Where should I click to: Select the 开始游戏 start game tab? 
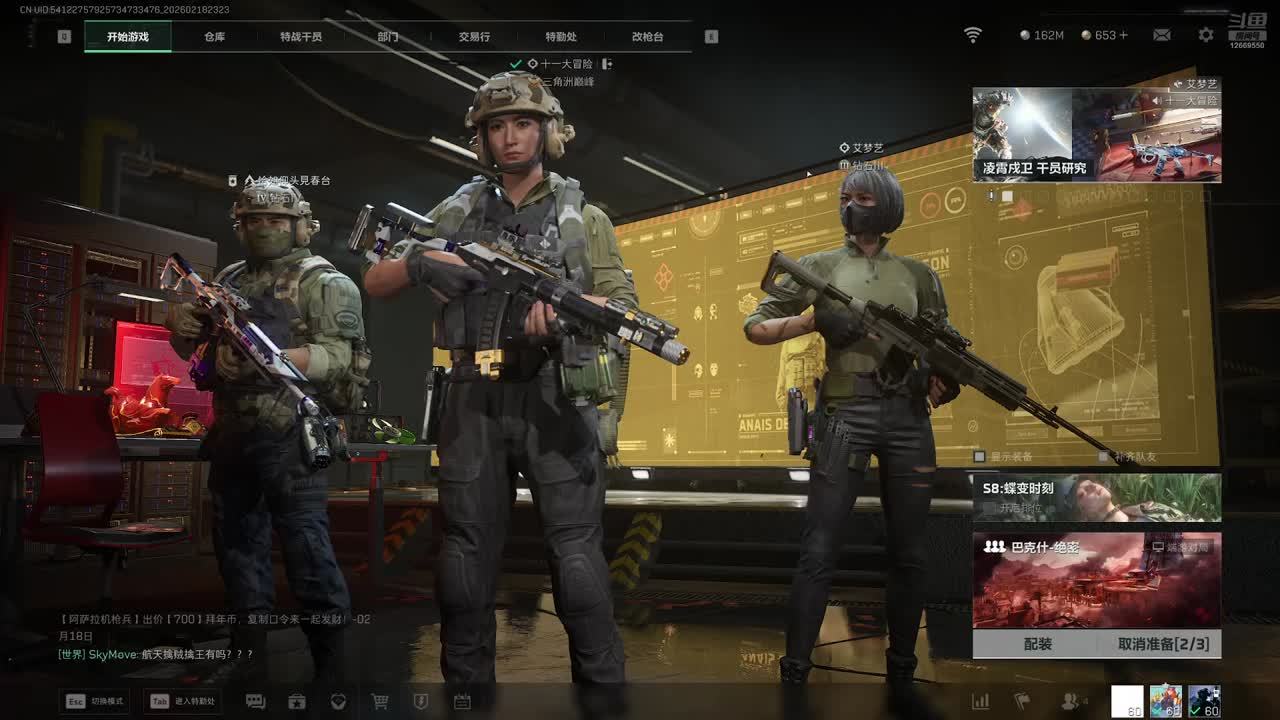(x=128, y=37)
